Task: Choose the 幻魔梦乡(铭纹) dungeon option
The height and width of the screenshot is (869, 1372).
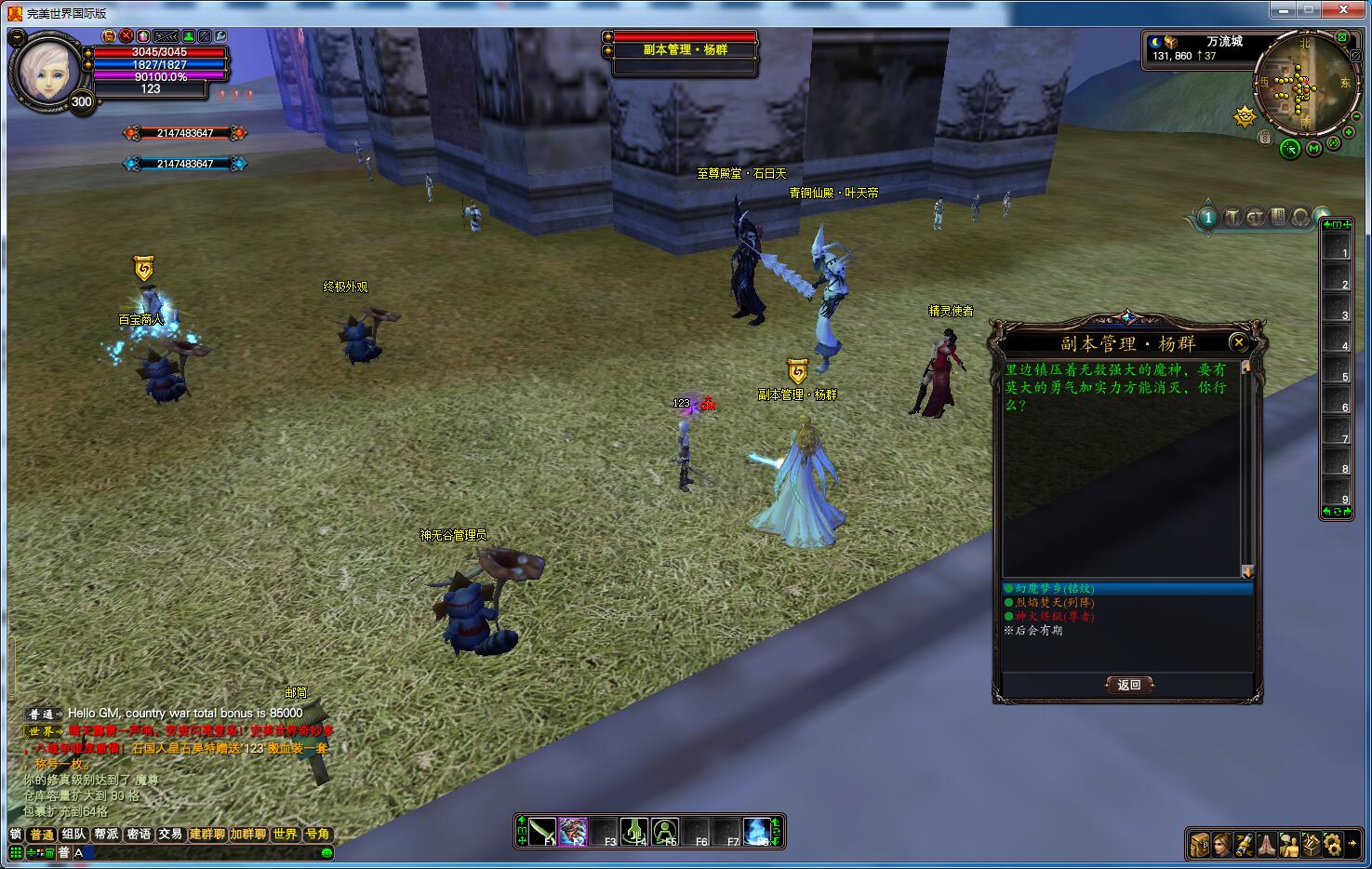Action: [1055, 589]
